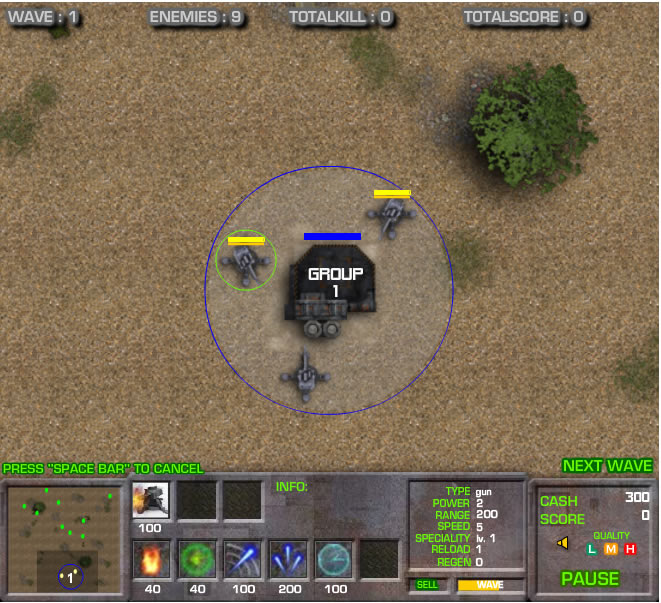Pick the single blue missile icon
661x603 pixels.
click(x=243, y=560)
